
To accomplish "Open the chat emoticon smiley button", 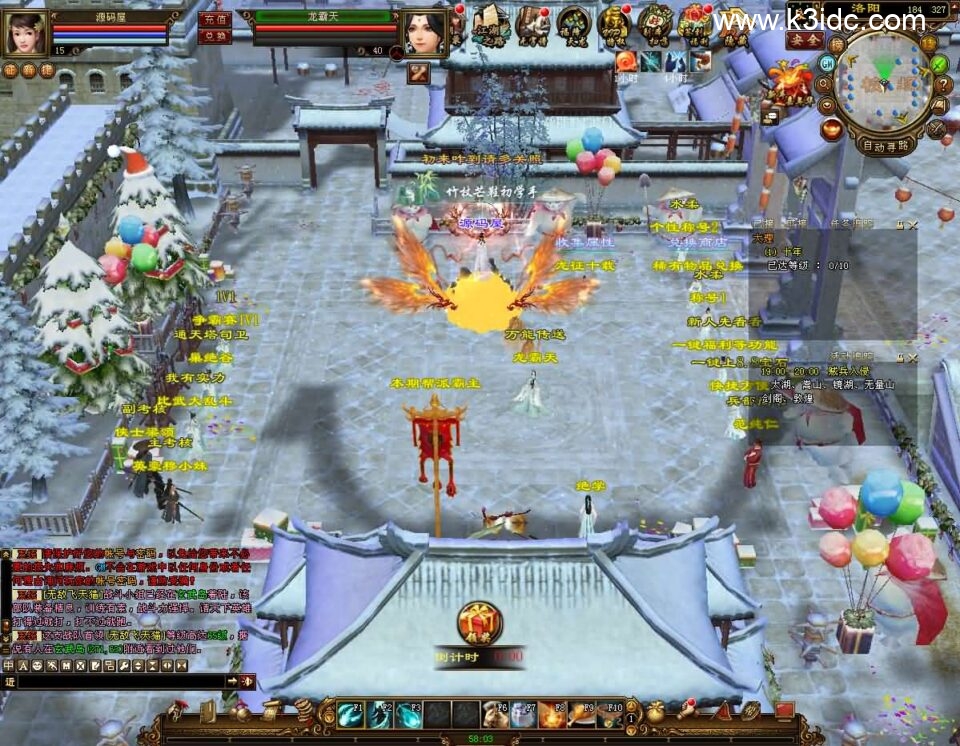I will 38,665.
